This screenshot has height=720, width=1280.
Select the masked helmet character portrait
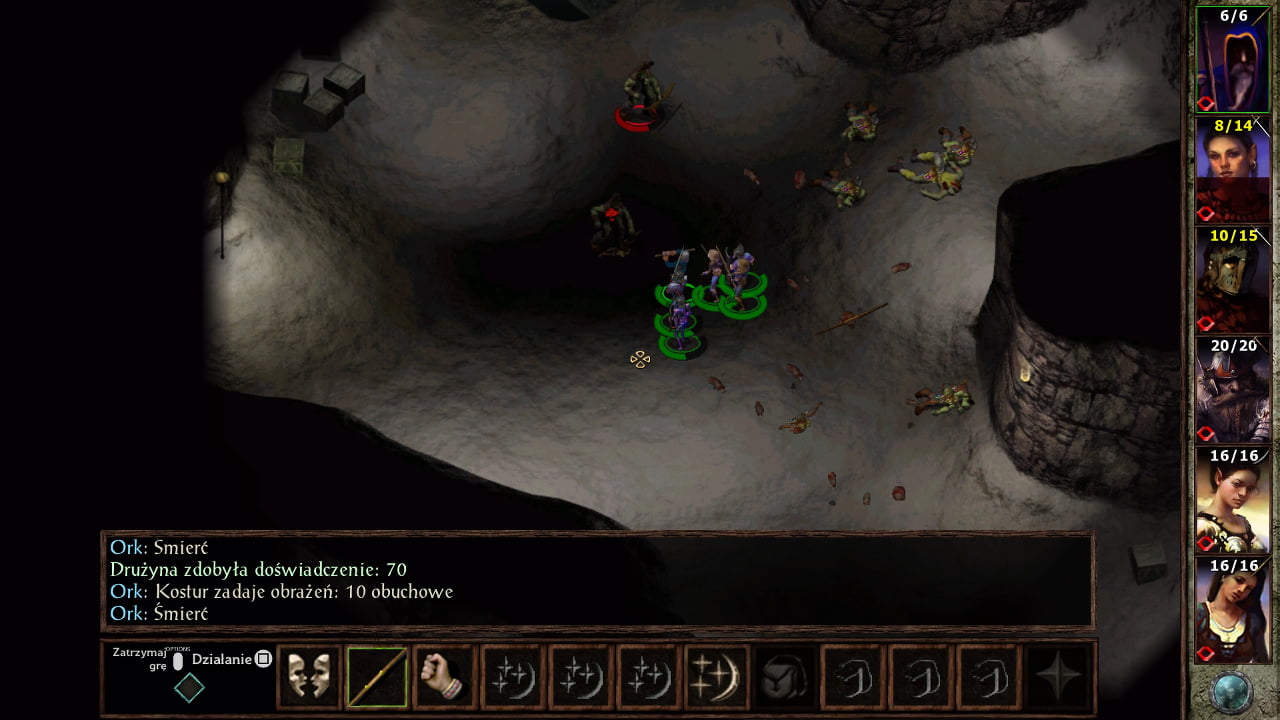point(1232,280)
